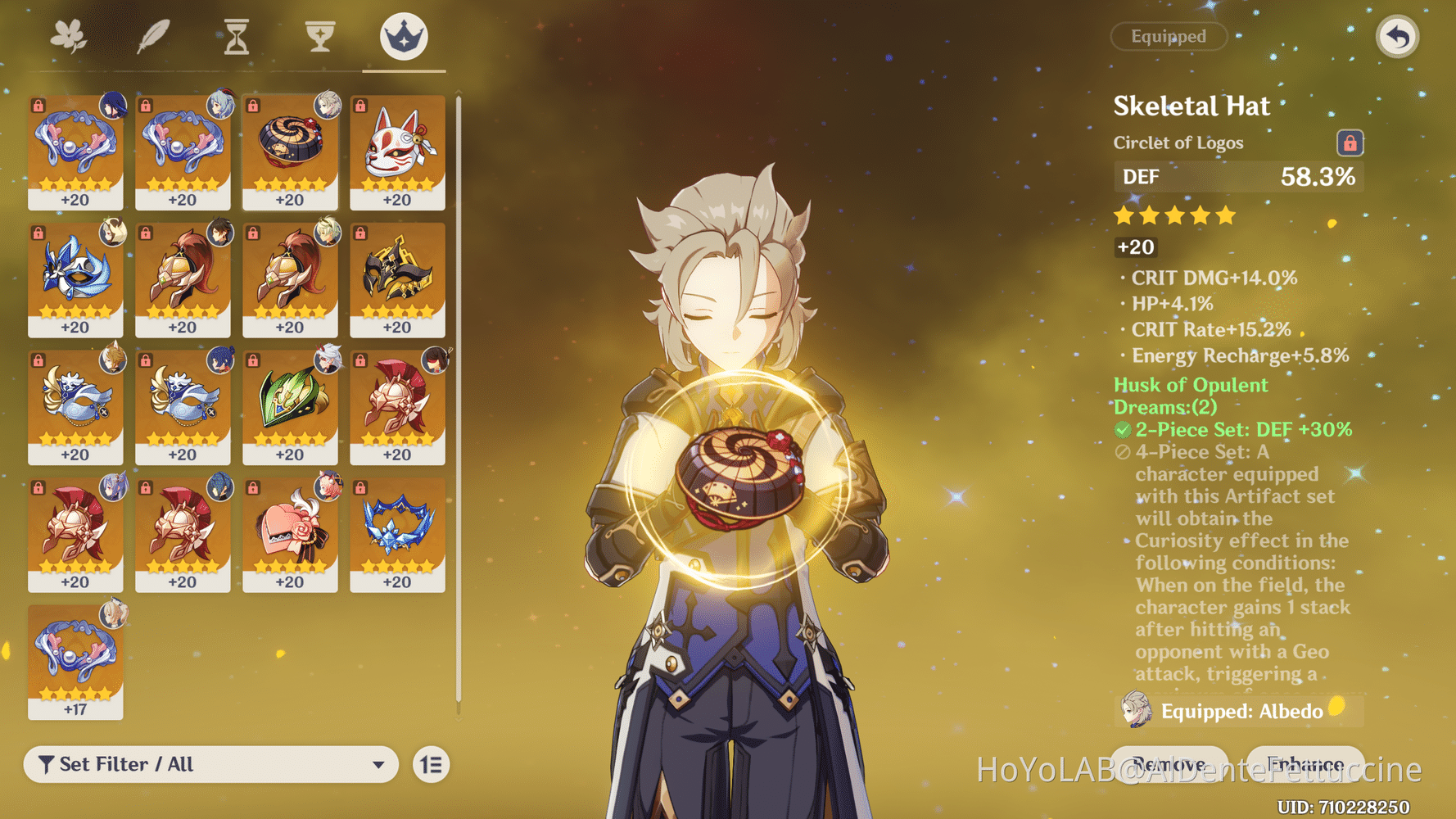This screenshot has width=1456, height=819.
Task: Unlock the Skeletal Hat with the padlock icon
Action: click(1350, 142)
